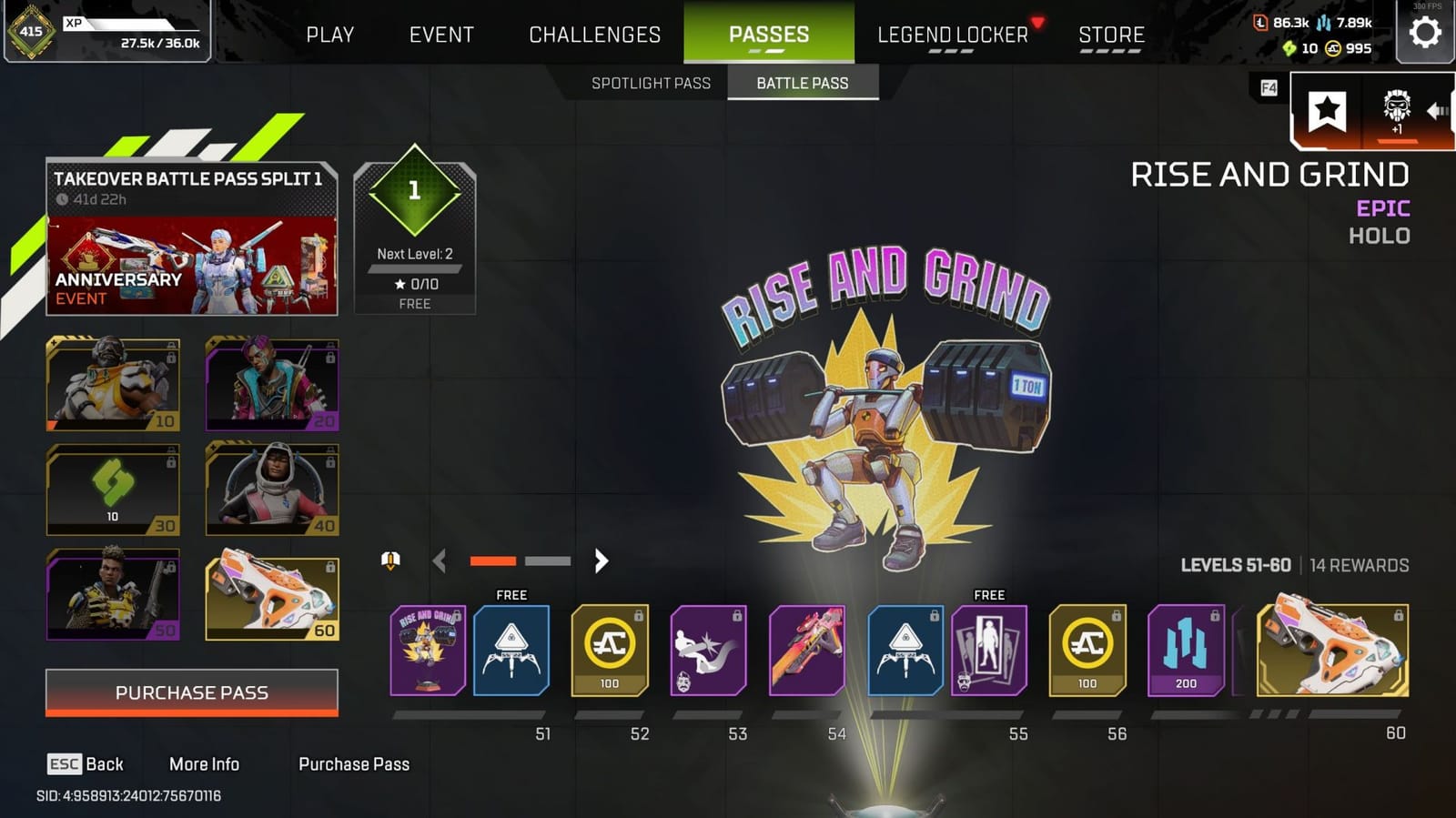The image size is (1456, 818).
Task: Toggle the level 52 FREE charm reward
Action: (511, 651)
